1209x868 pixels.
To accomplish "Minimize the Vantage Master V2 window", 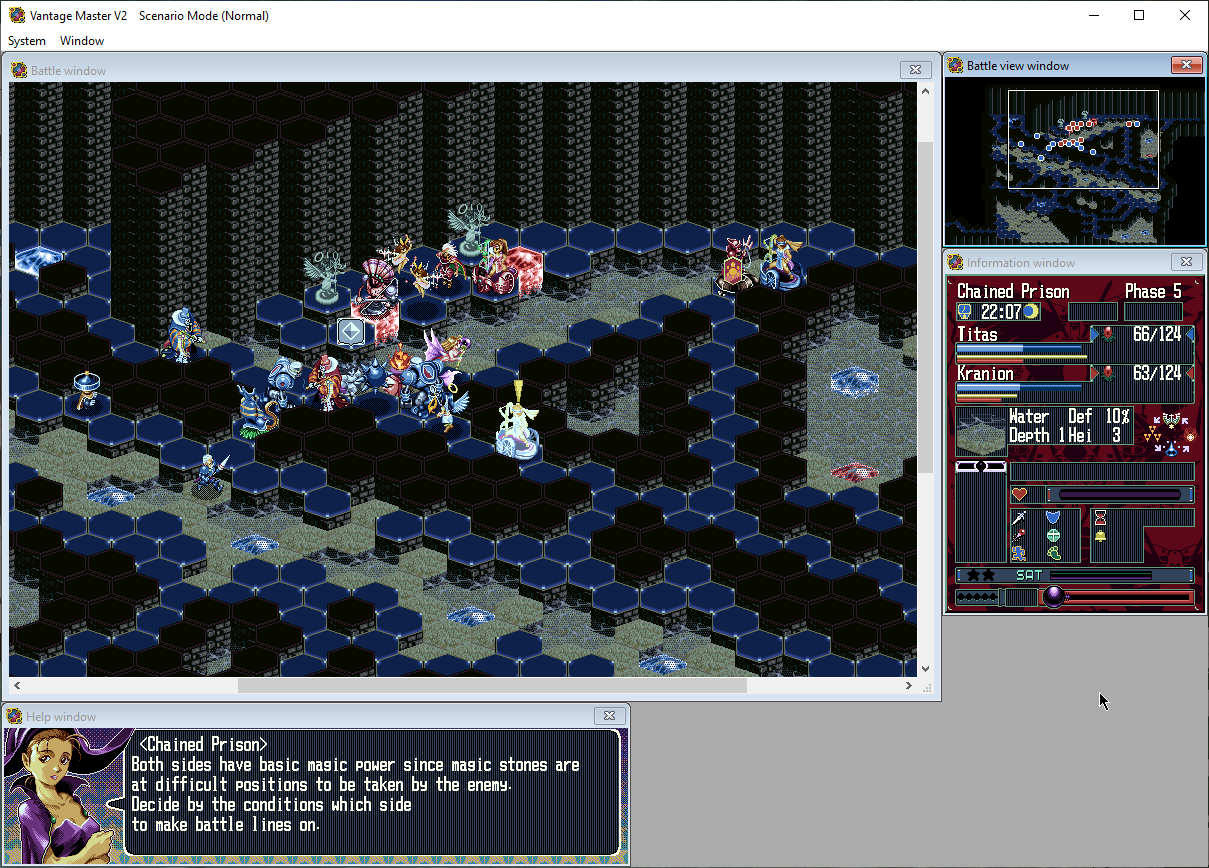I will click(1093, 15).
